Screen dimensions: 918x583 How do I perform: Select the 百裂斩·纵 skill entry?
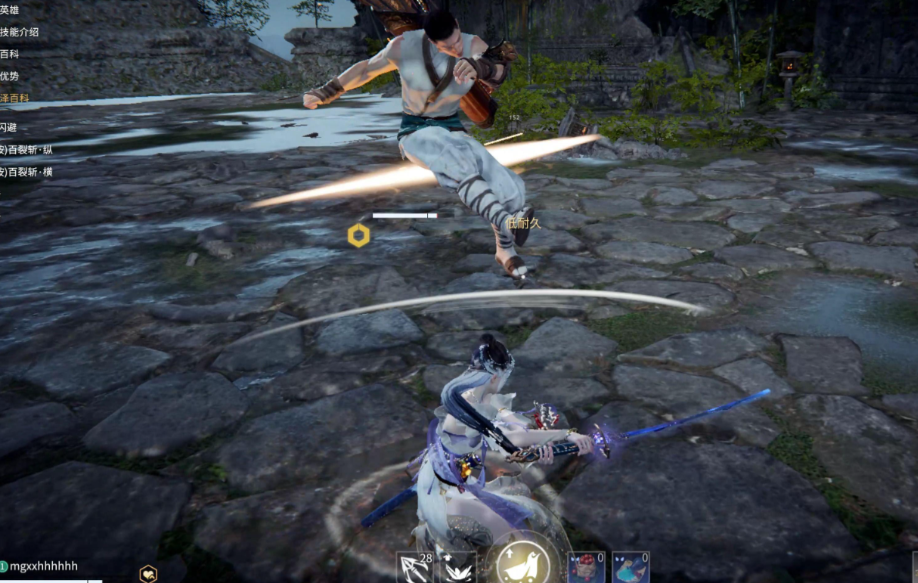(x=27, y=150)
